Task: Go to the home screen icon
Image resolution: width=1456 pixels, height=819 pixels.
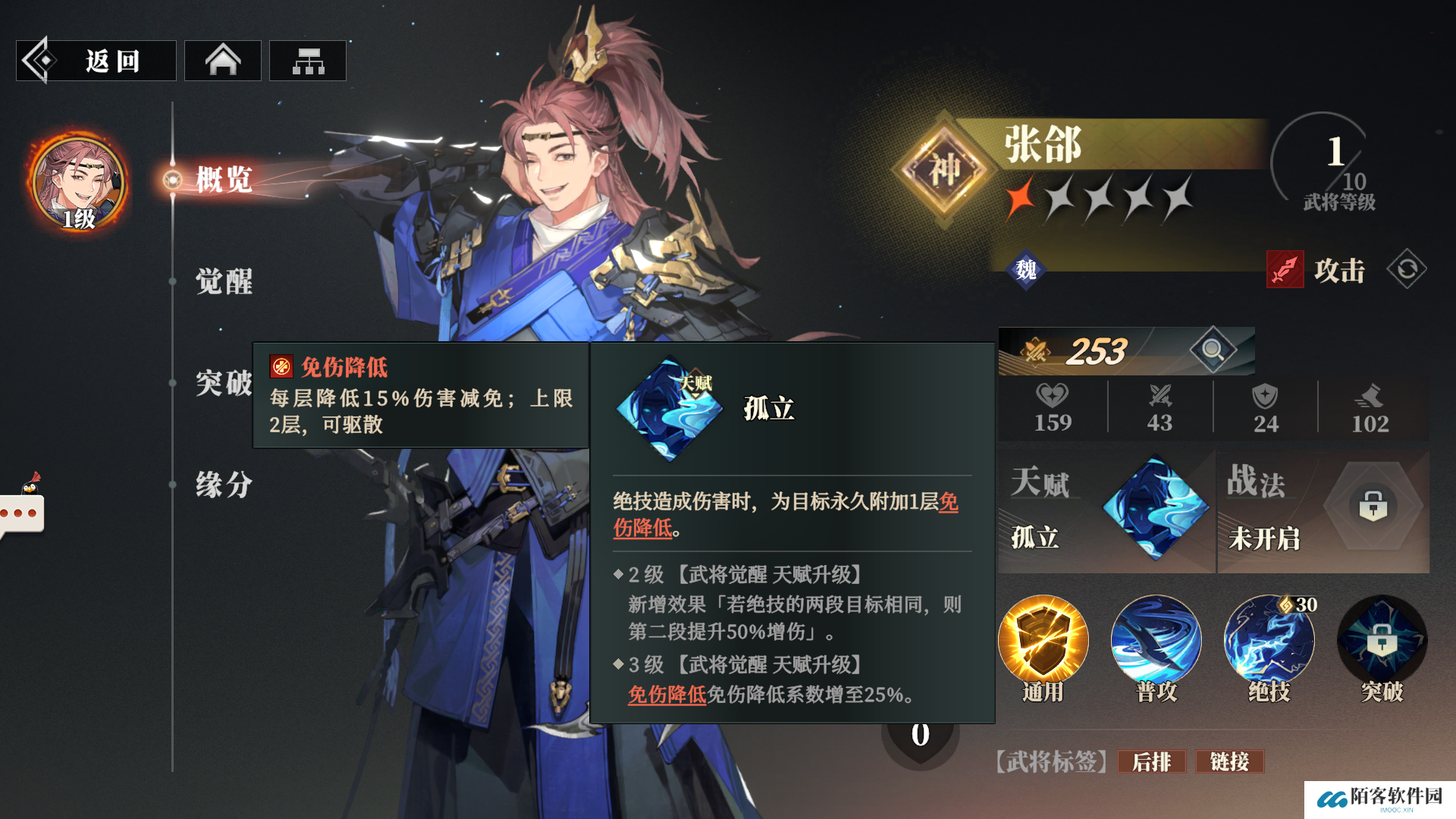Action: coord(223,61)
